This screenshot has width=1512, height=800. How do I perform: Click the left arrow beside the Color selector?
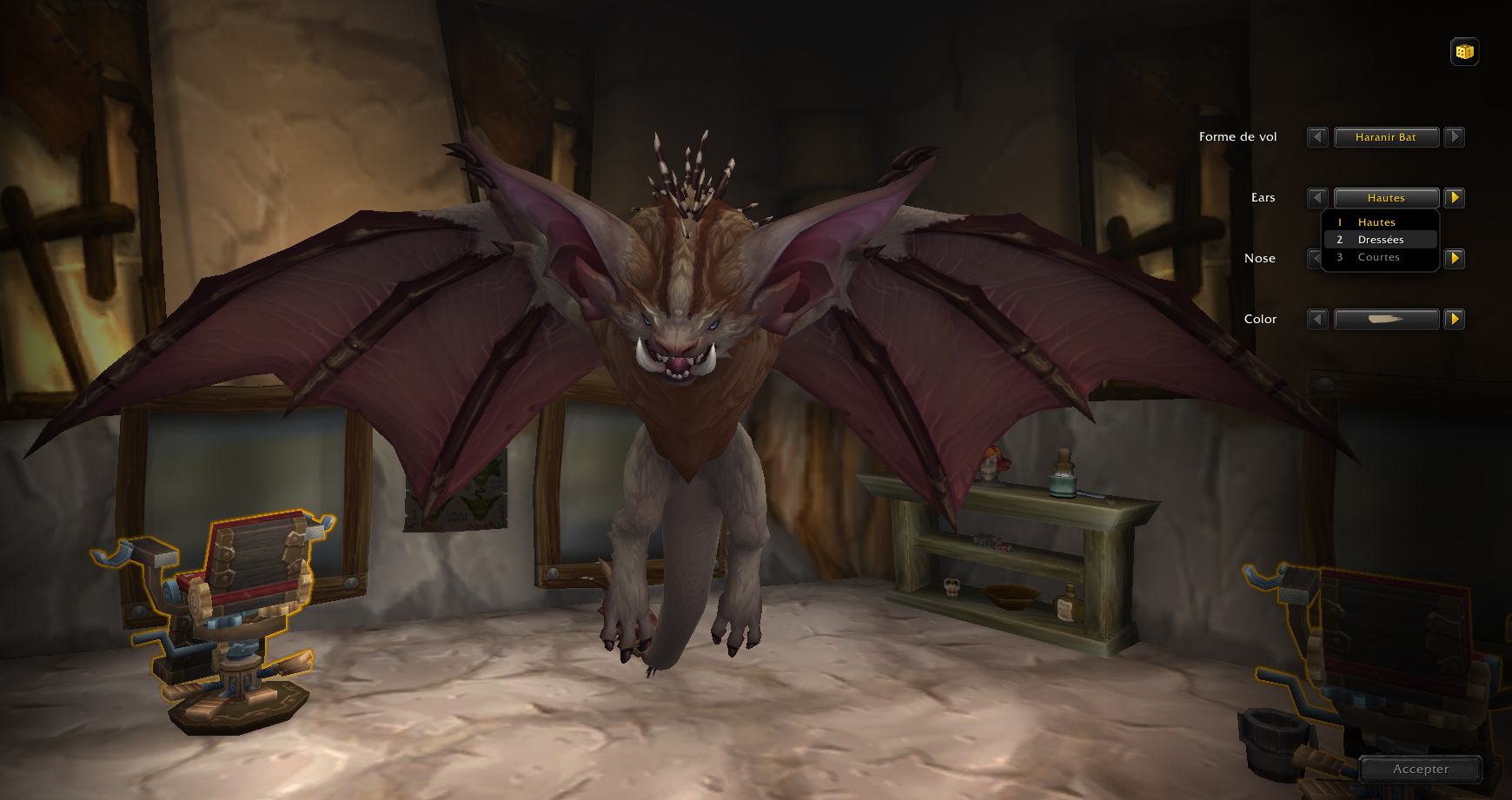pyautogui.click(x=1316, y=319)
